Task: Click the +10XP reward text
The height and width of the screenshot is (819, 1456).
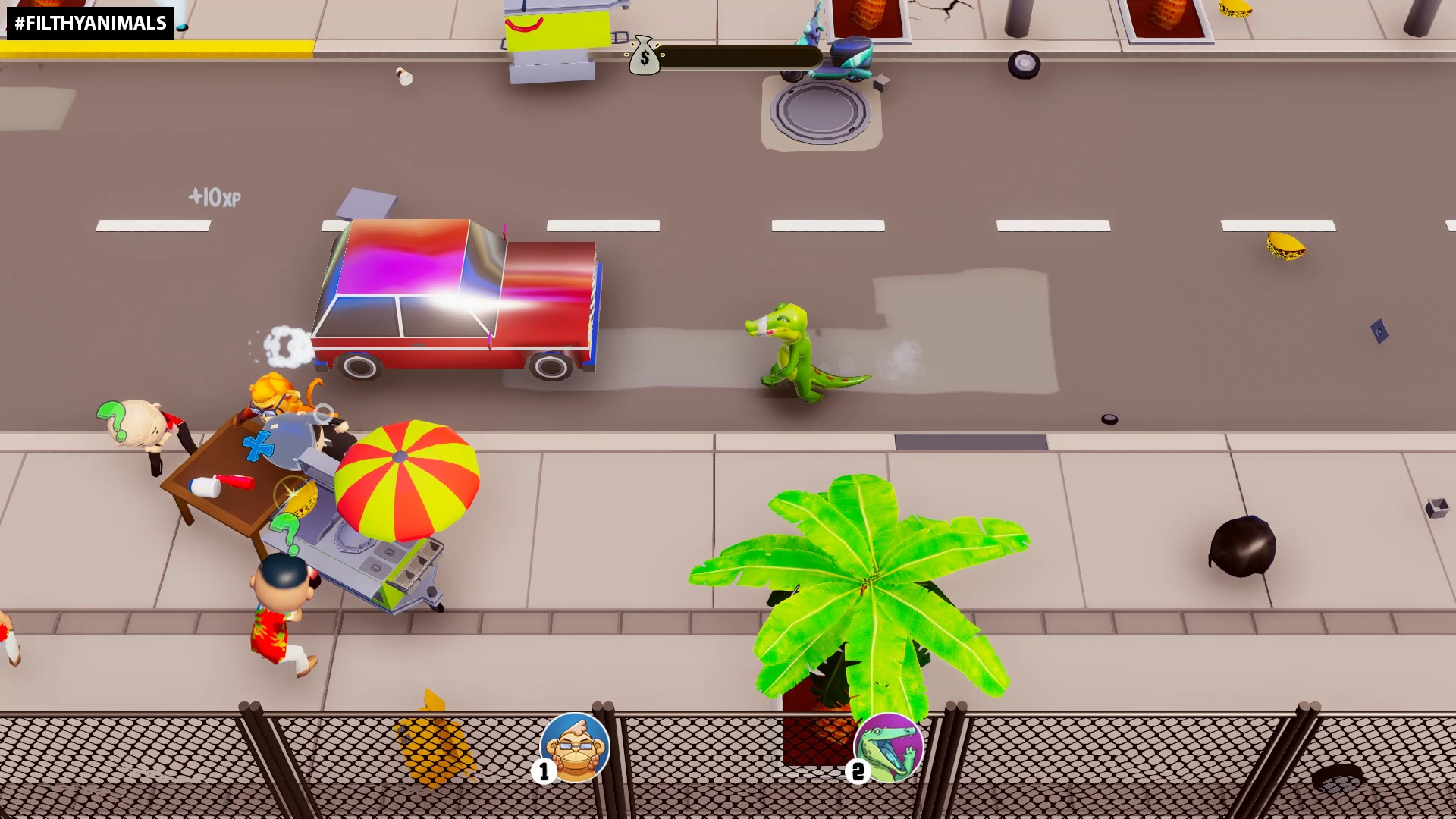Action: point(214,197)
